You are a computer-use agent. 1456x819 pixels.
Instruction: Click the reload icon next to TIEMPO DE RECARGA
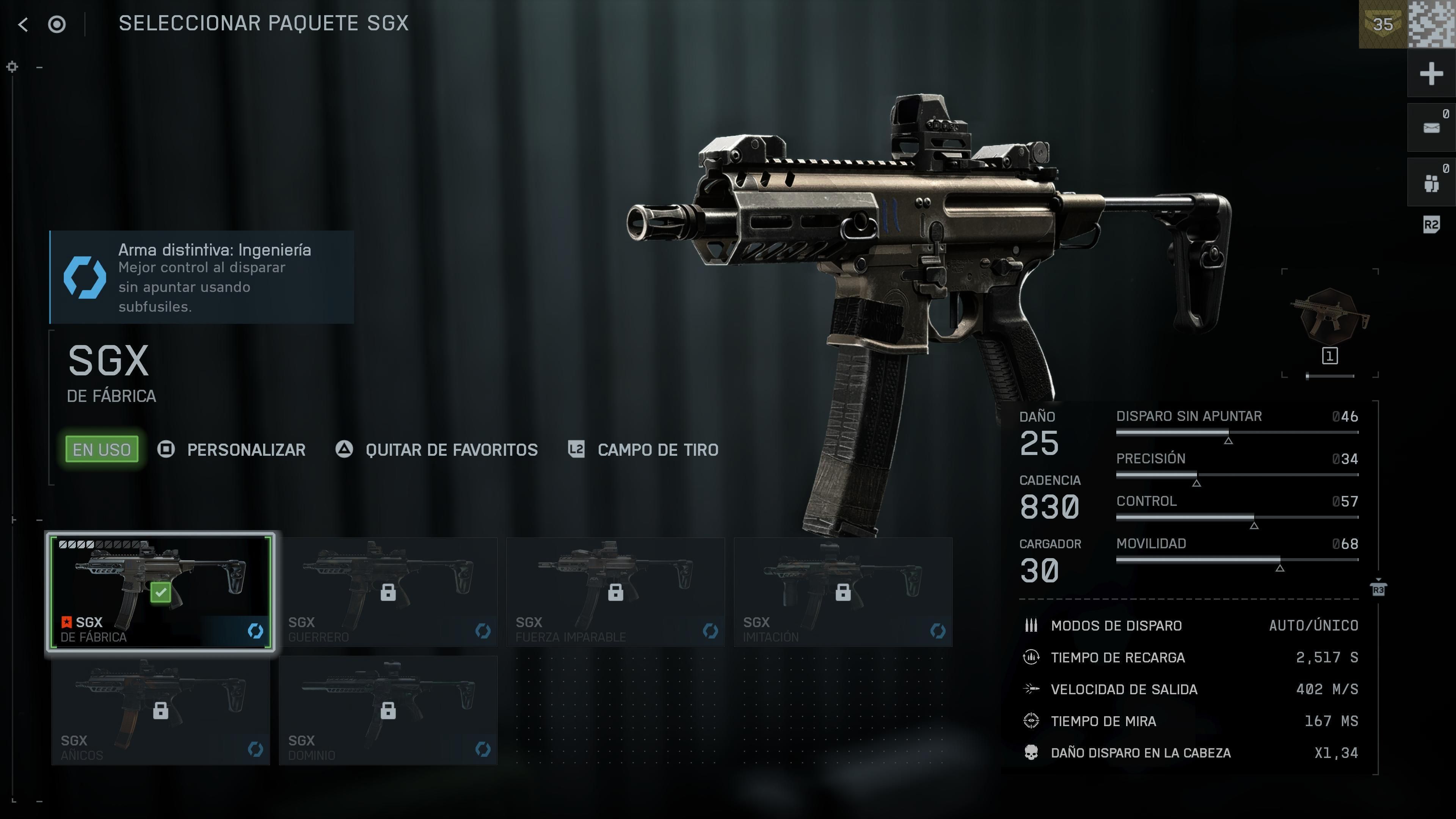(x=1031, y=657)
